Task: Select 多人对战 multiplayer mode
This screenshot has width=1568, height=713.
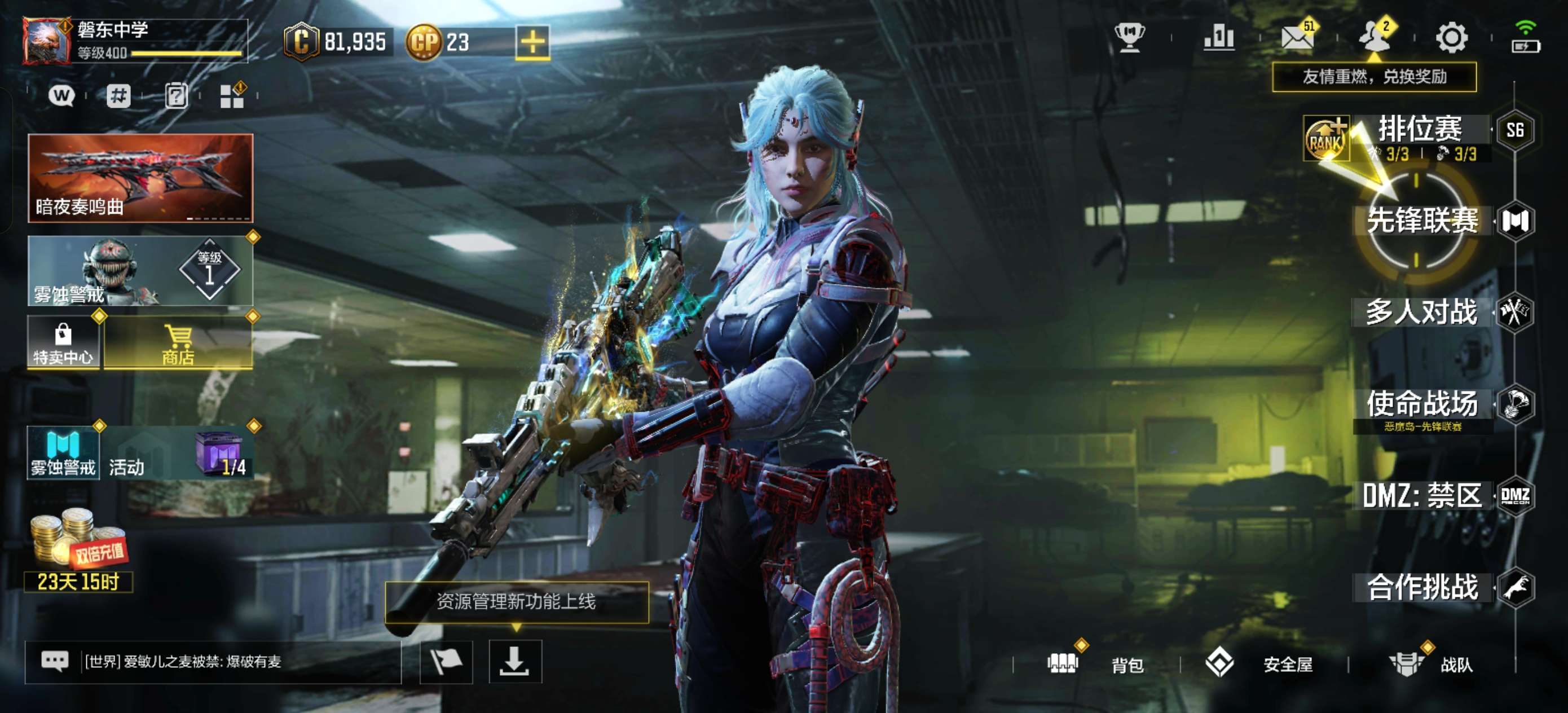Action: pos(1422,313)
